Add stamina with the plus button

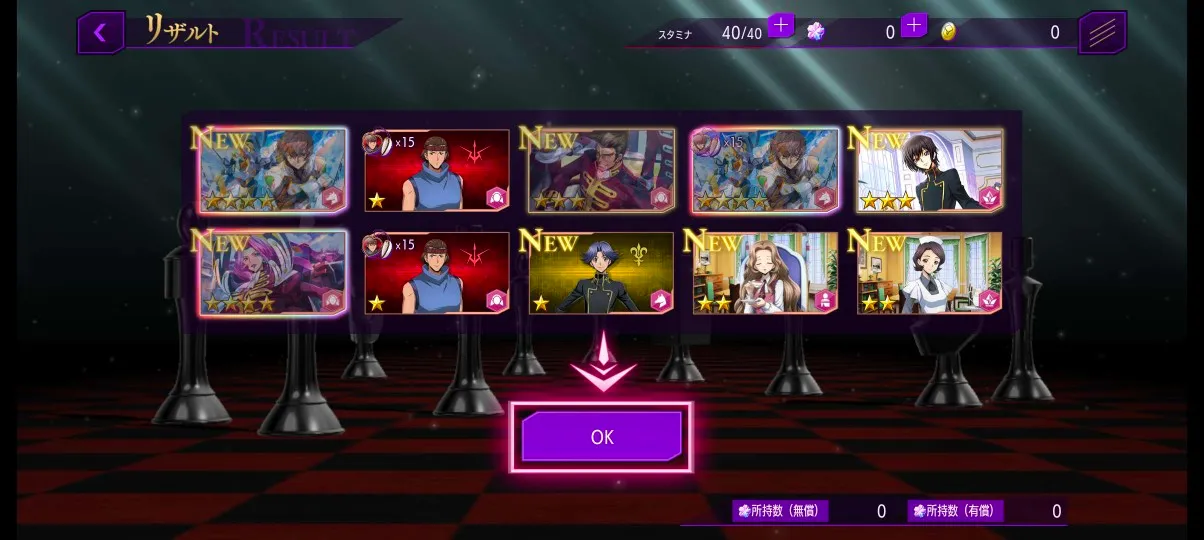(x=781, y=25)
